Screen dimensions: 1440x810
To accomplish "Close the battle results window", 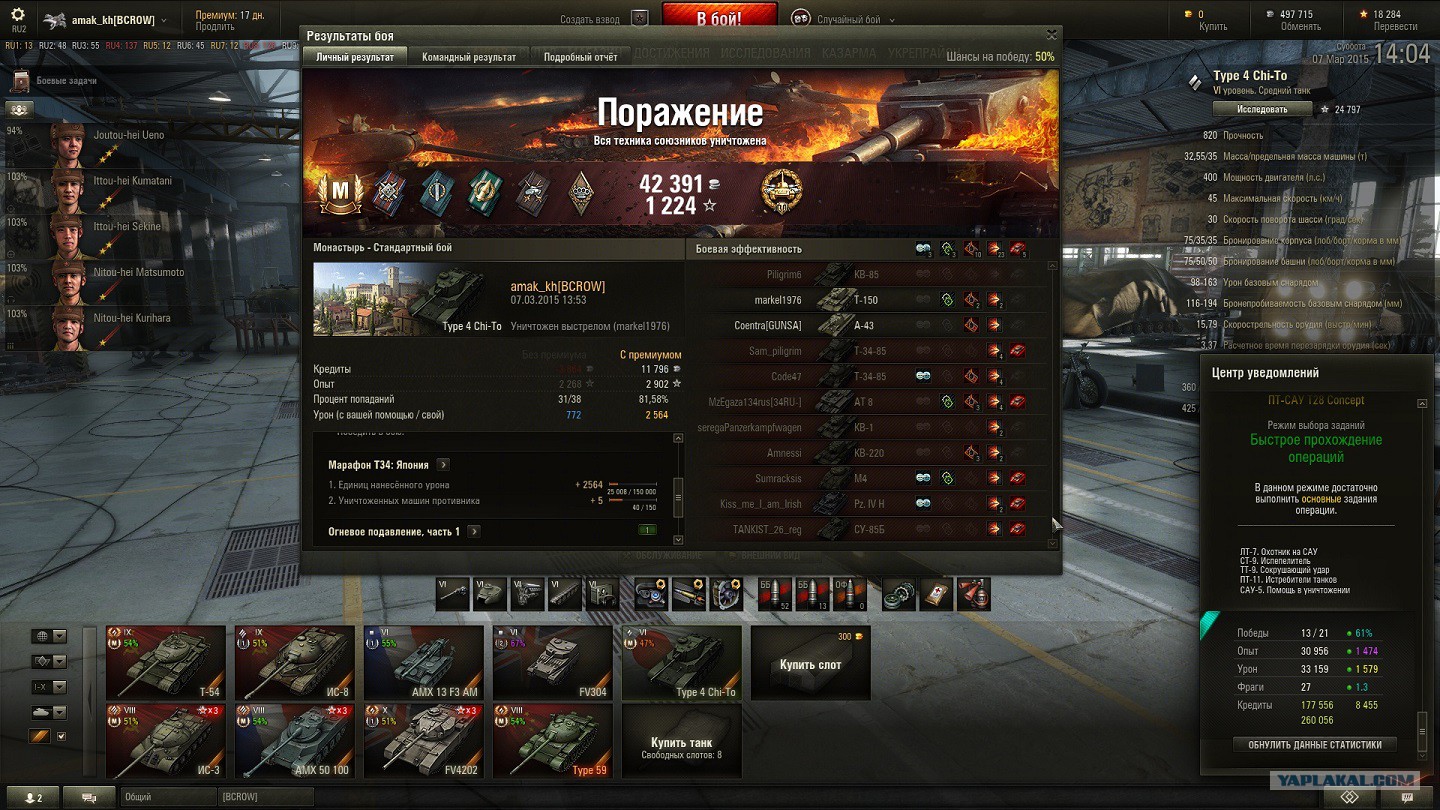I will pyautogui.click(x=1051, y=35).
